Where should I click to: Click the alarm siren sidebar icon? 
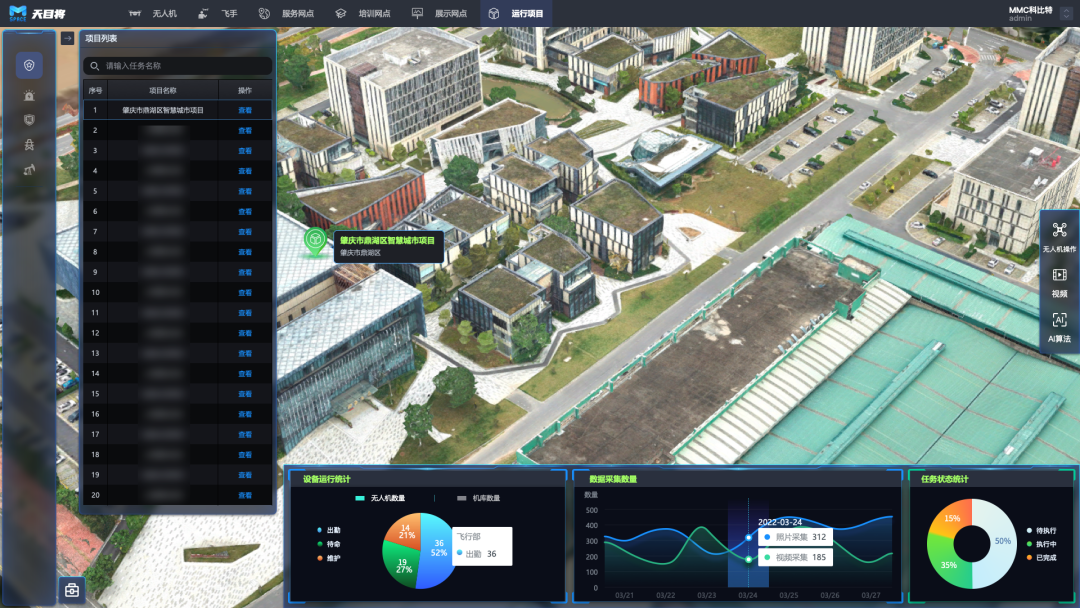[x=29, y=95]
